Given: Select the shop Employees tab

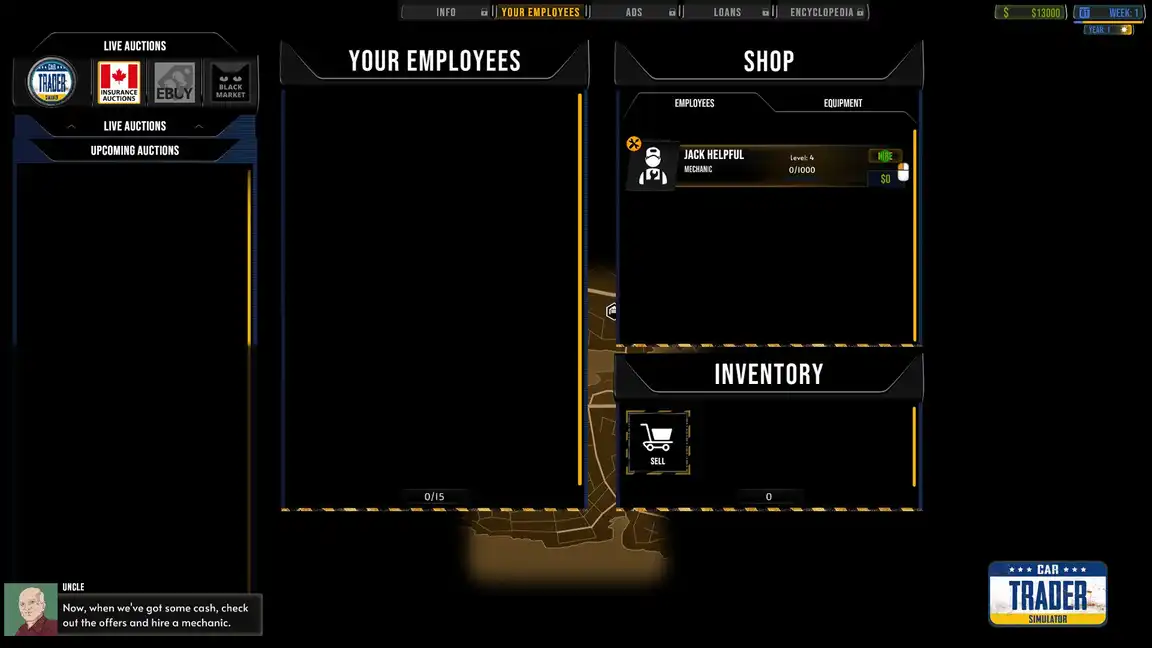Looking at the screenshot, I should click(x=694, y=103).
